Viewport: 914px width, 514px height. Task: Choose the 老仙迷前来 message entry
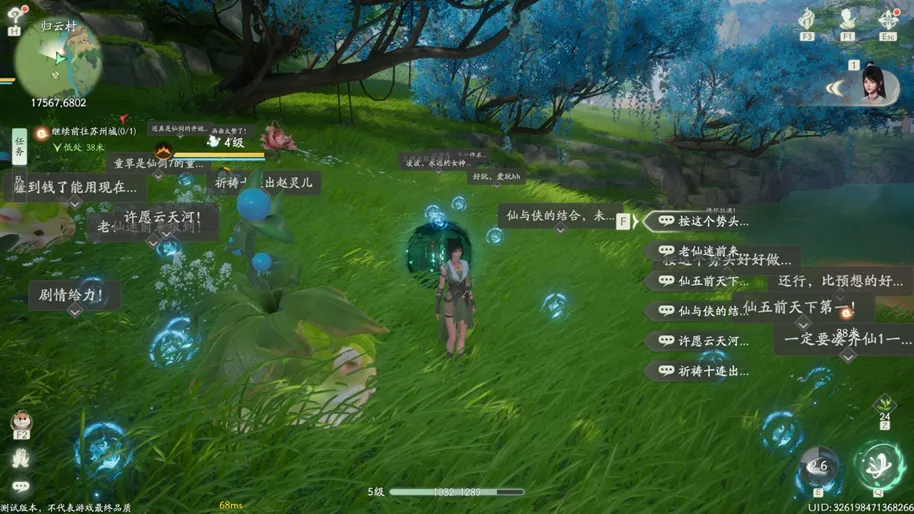coord(698,251)
